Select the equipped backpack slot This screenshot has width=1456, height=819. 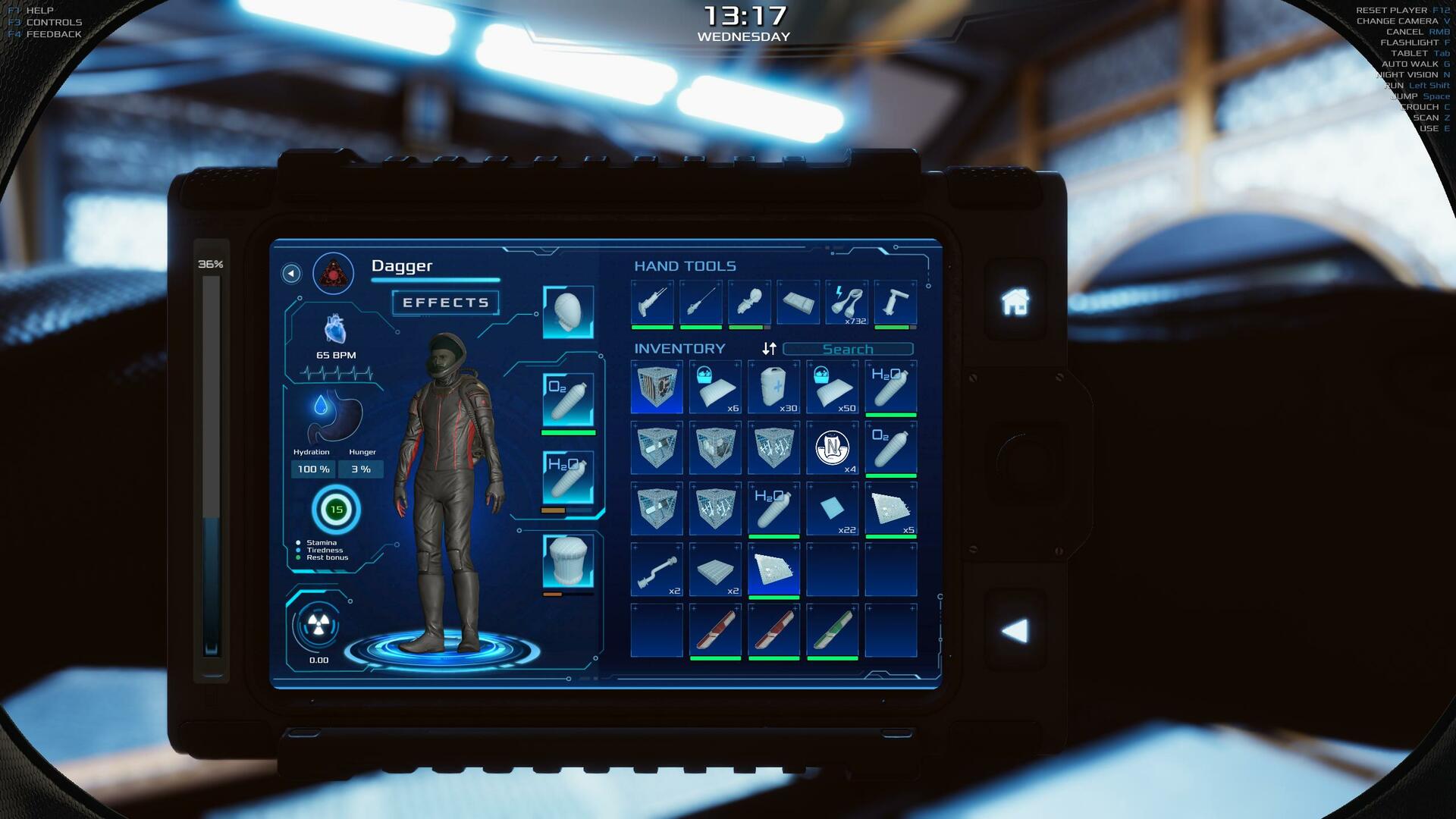click(568, 561)
